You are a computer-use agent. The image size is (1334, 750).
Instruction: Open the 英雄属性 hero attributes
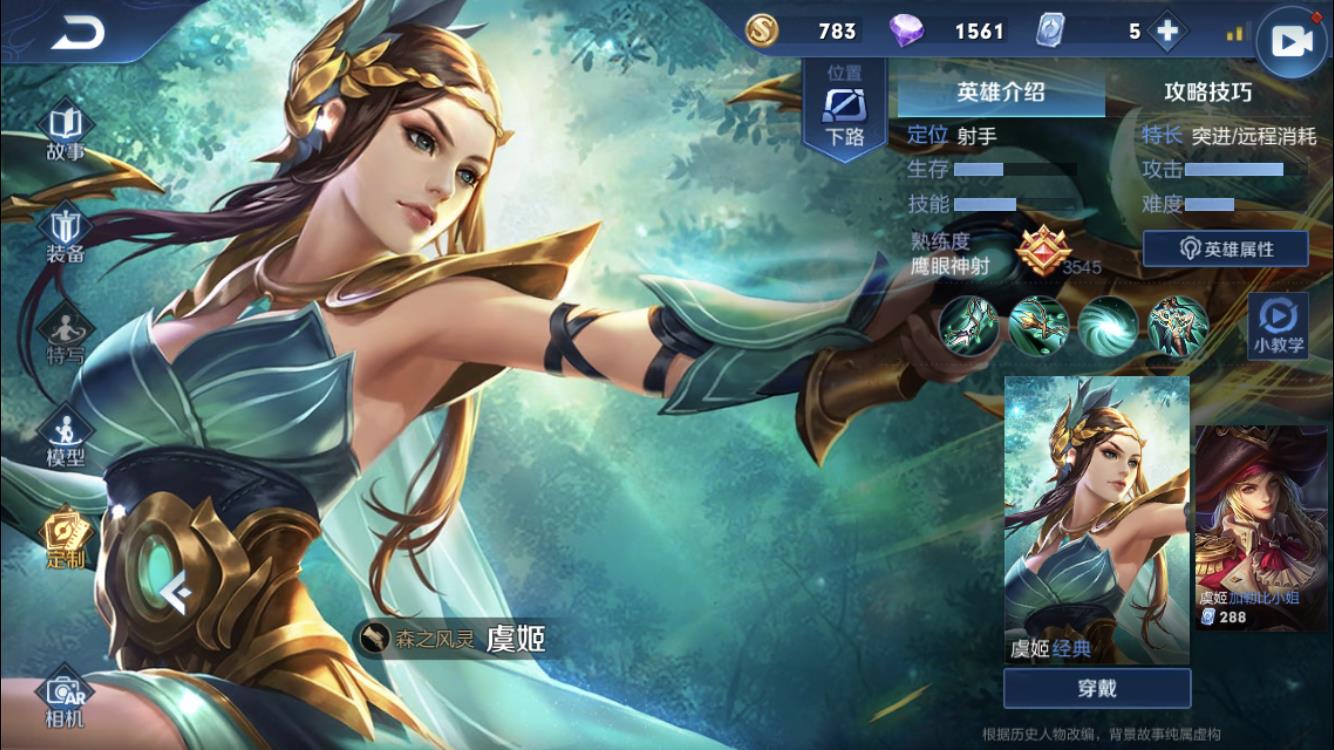coord(1225,249)
